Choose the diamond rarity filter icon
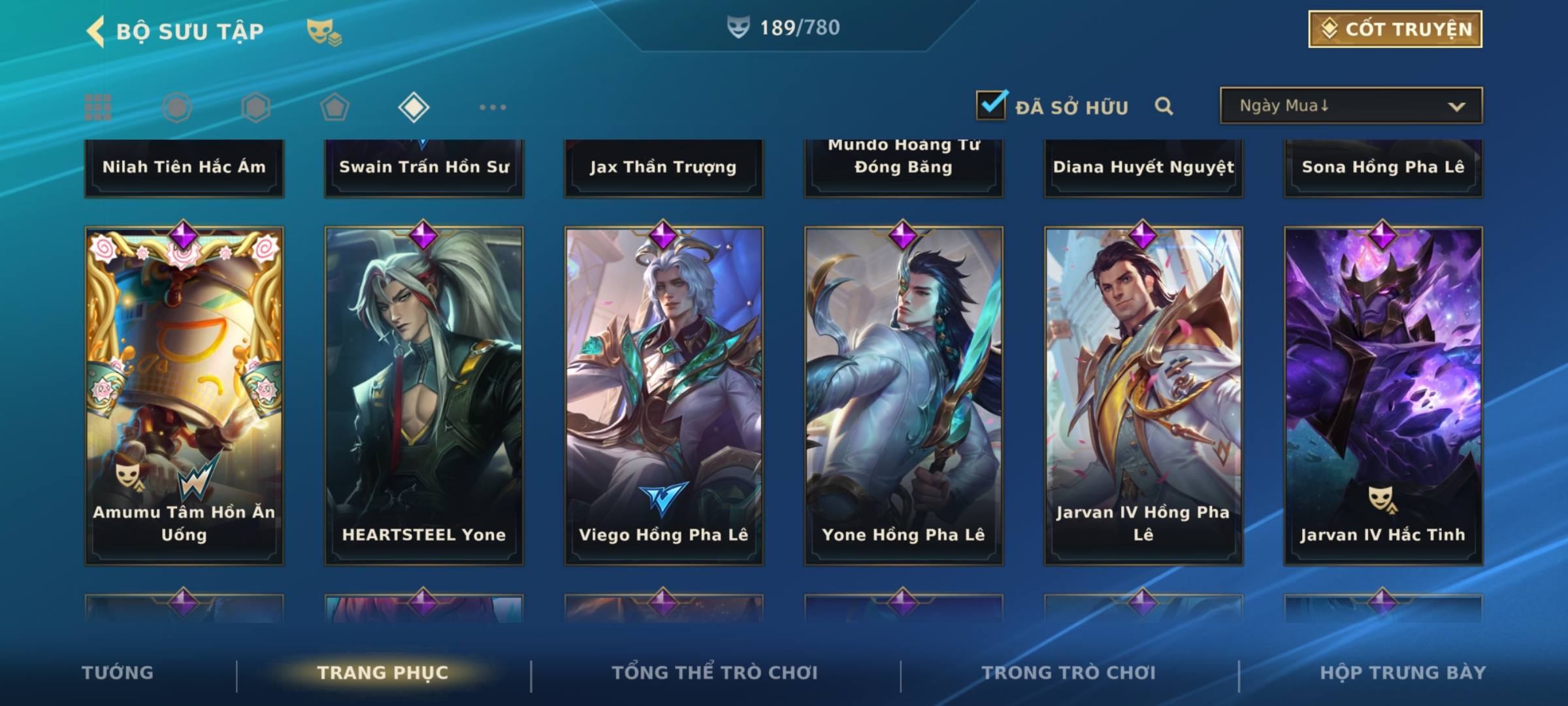 coord(414,107)
